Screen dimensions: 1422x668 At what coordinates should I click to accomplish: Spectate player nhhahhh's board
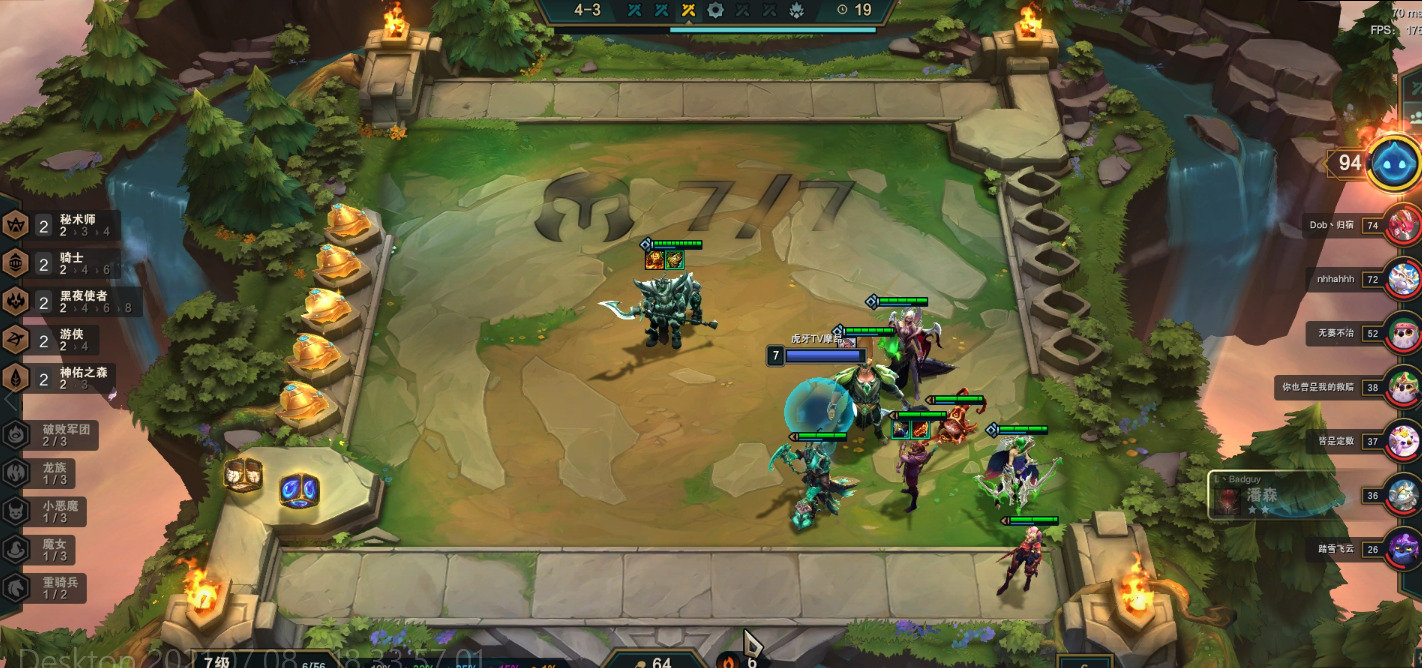[x=1403, y=278]
